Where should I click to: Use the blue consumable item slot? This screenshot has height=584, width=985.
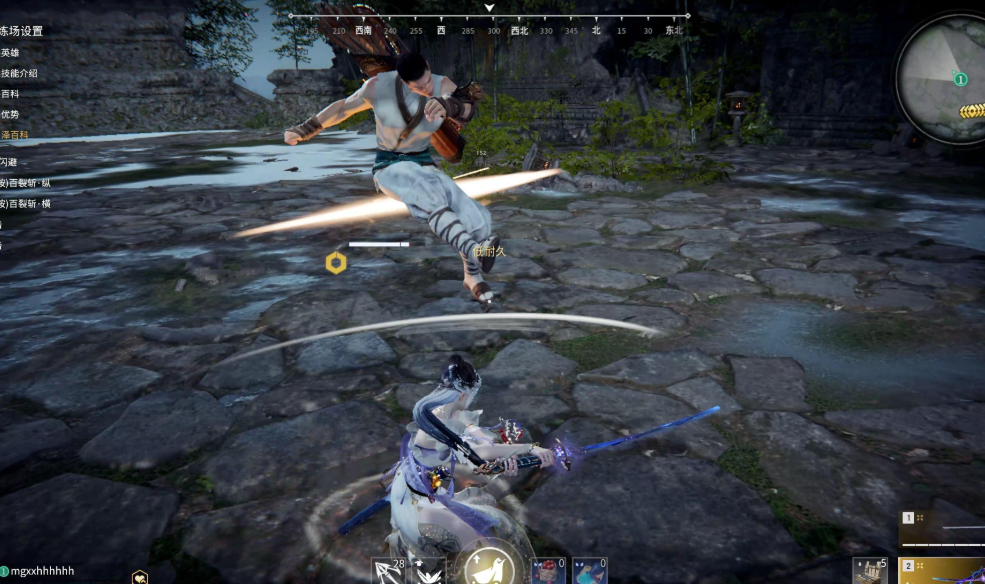coord(589,571)
